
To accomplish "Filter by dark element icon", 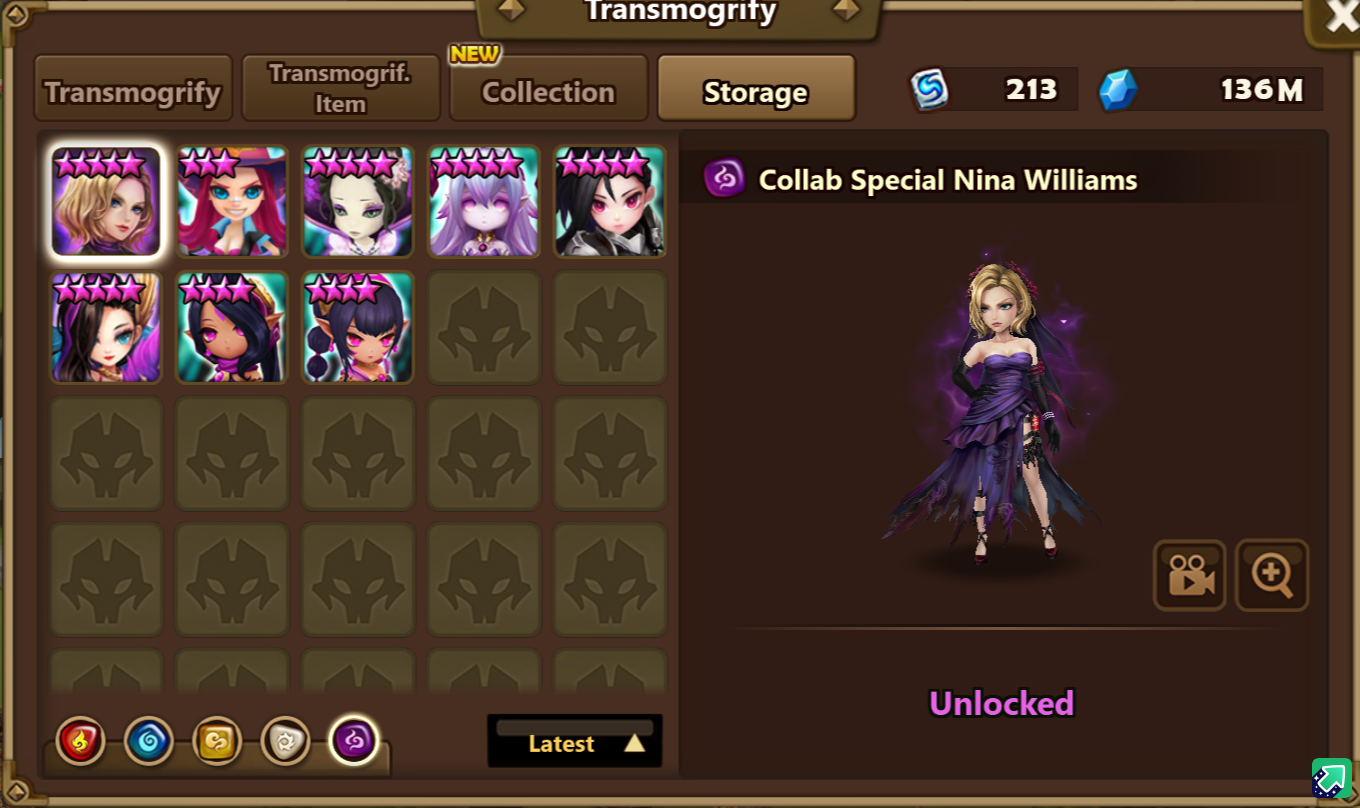I will 354,741.
